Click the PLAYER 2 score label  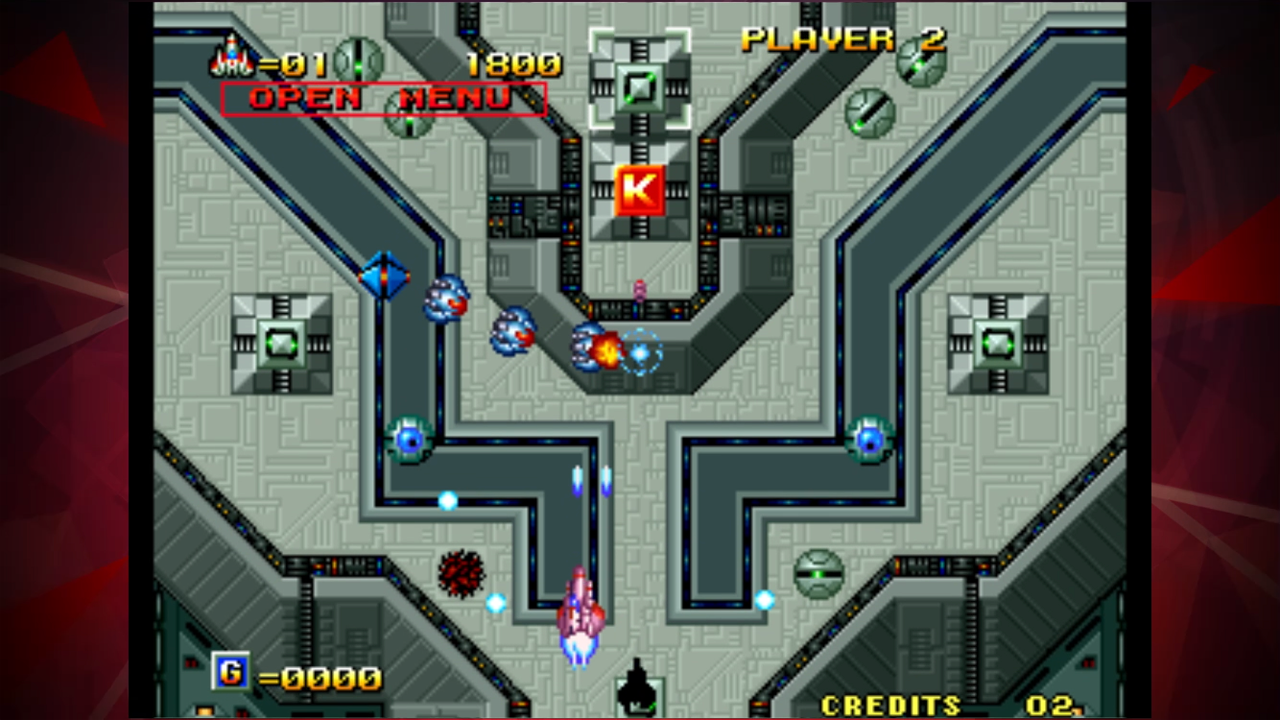point(840,40)
